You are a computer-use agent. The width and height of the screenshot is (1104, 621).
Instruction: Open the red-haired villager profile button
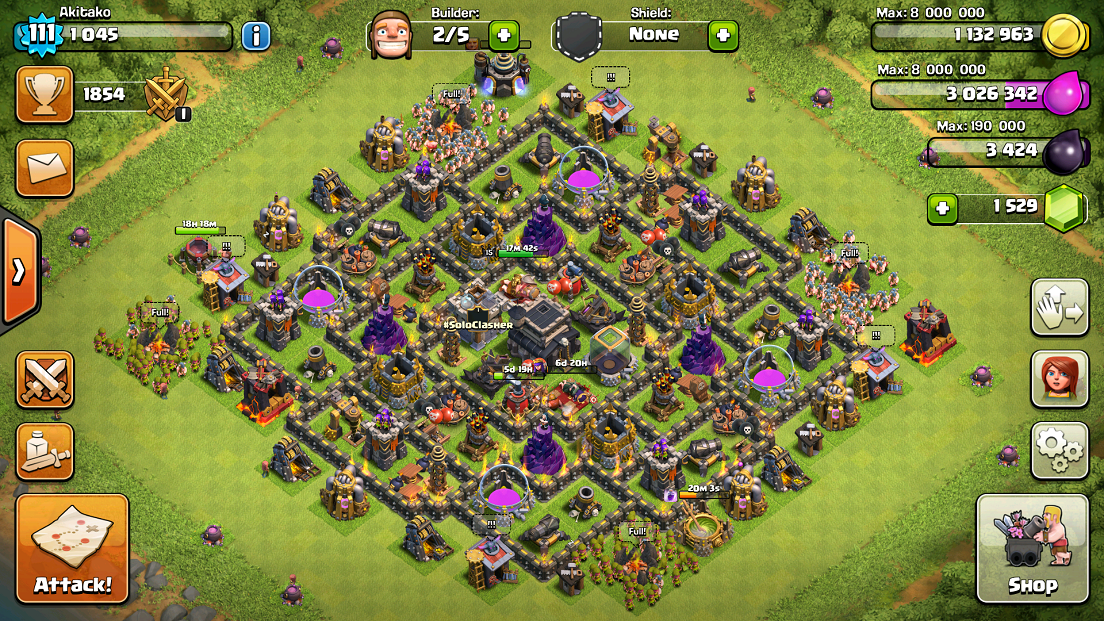(x=1060, y=379)
